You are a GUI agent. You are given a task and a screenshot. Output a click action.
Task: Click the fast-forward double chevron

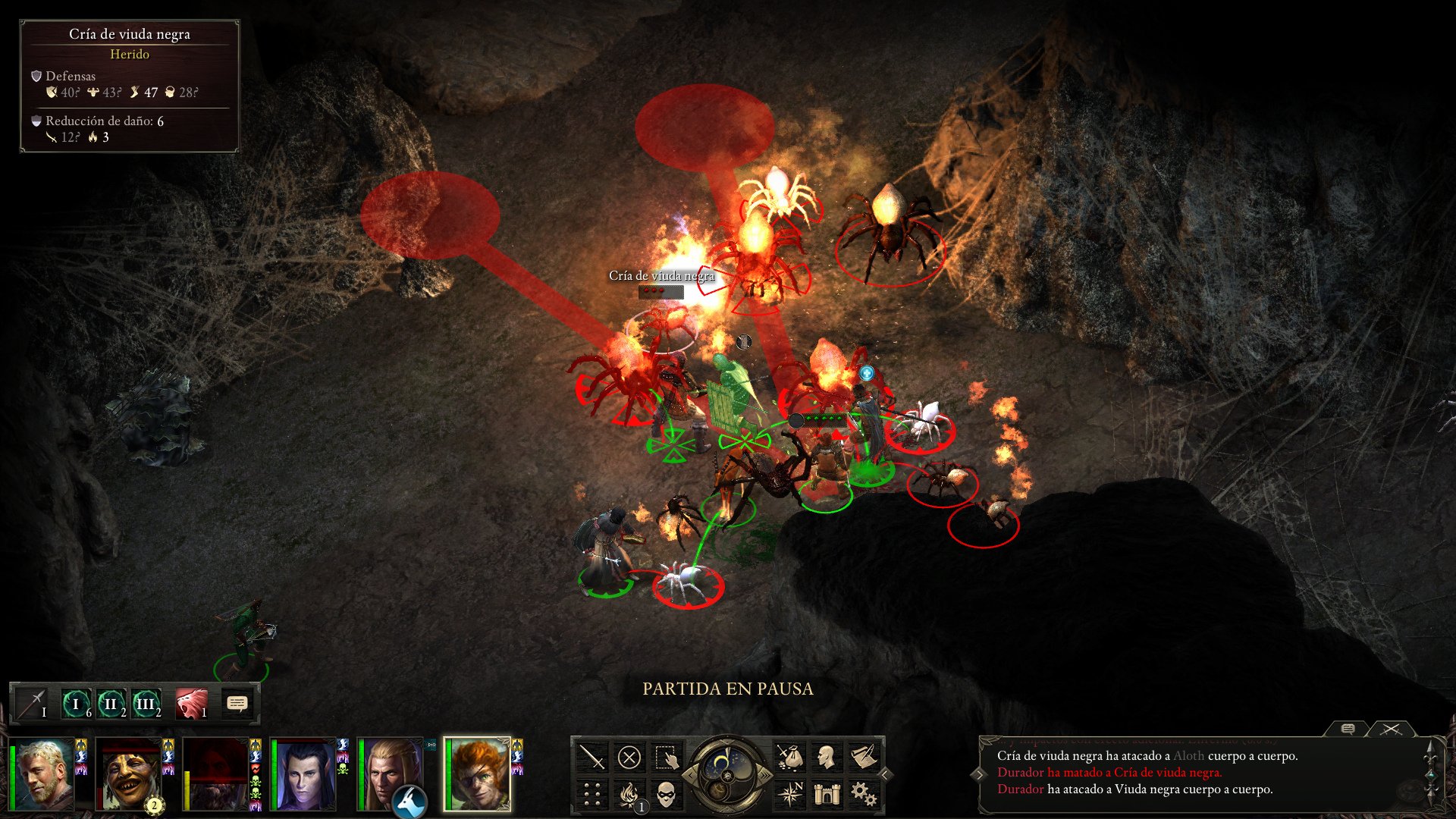point(766,776)
